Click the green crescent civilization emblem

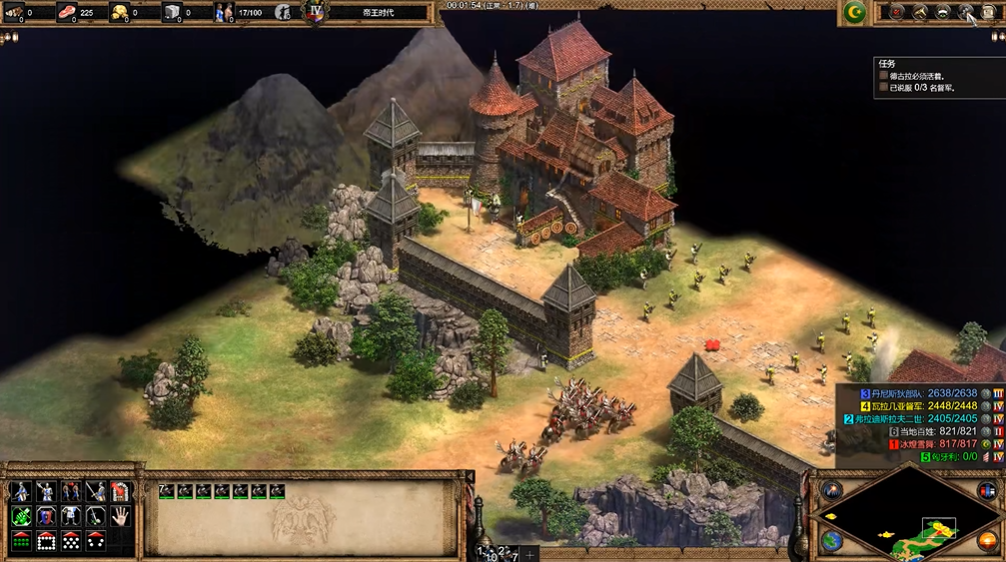pos(854,12)
